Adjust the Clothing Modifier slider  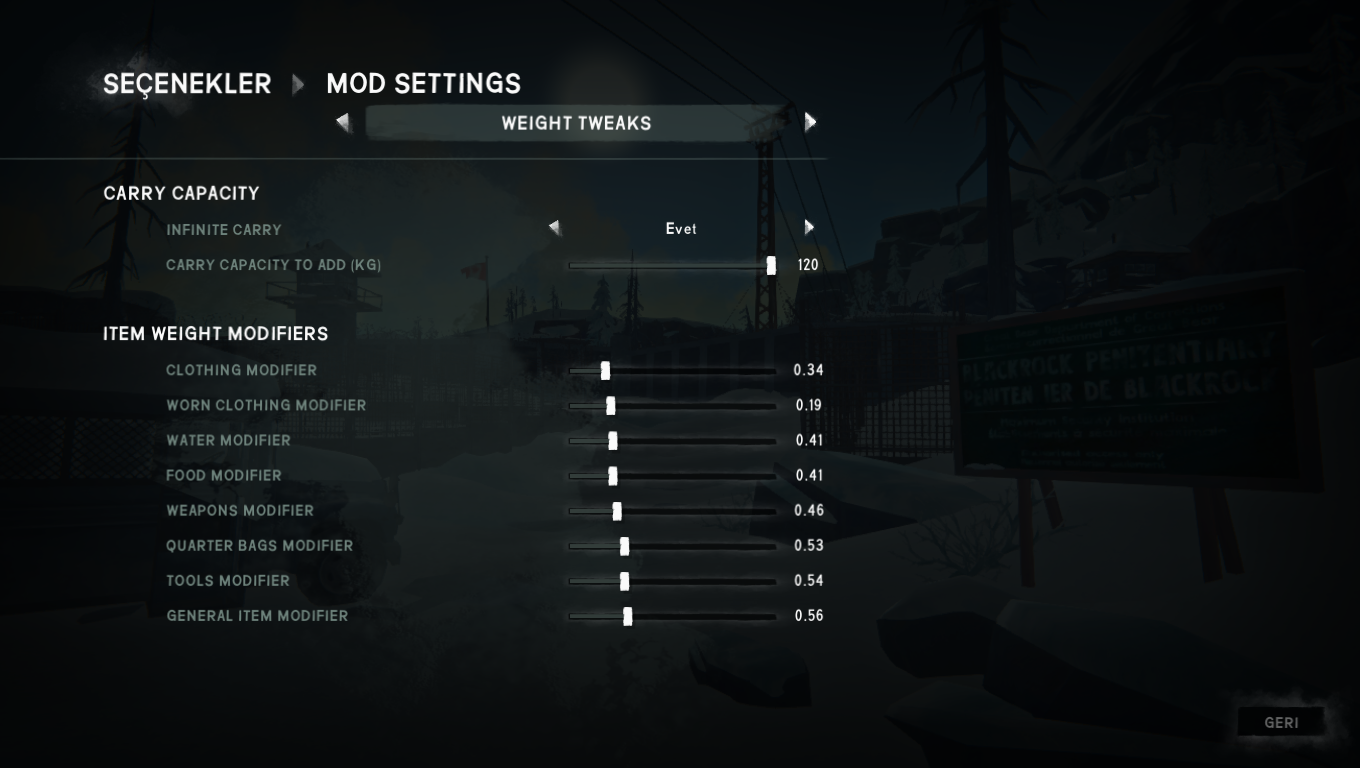click(605, 371)
